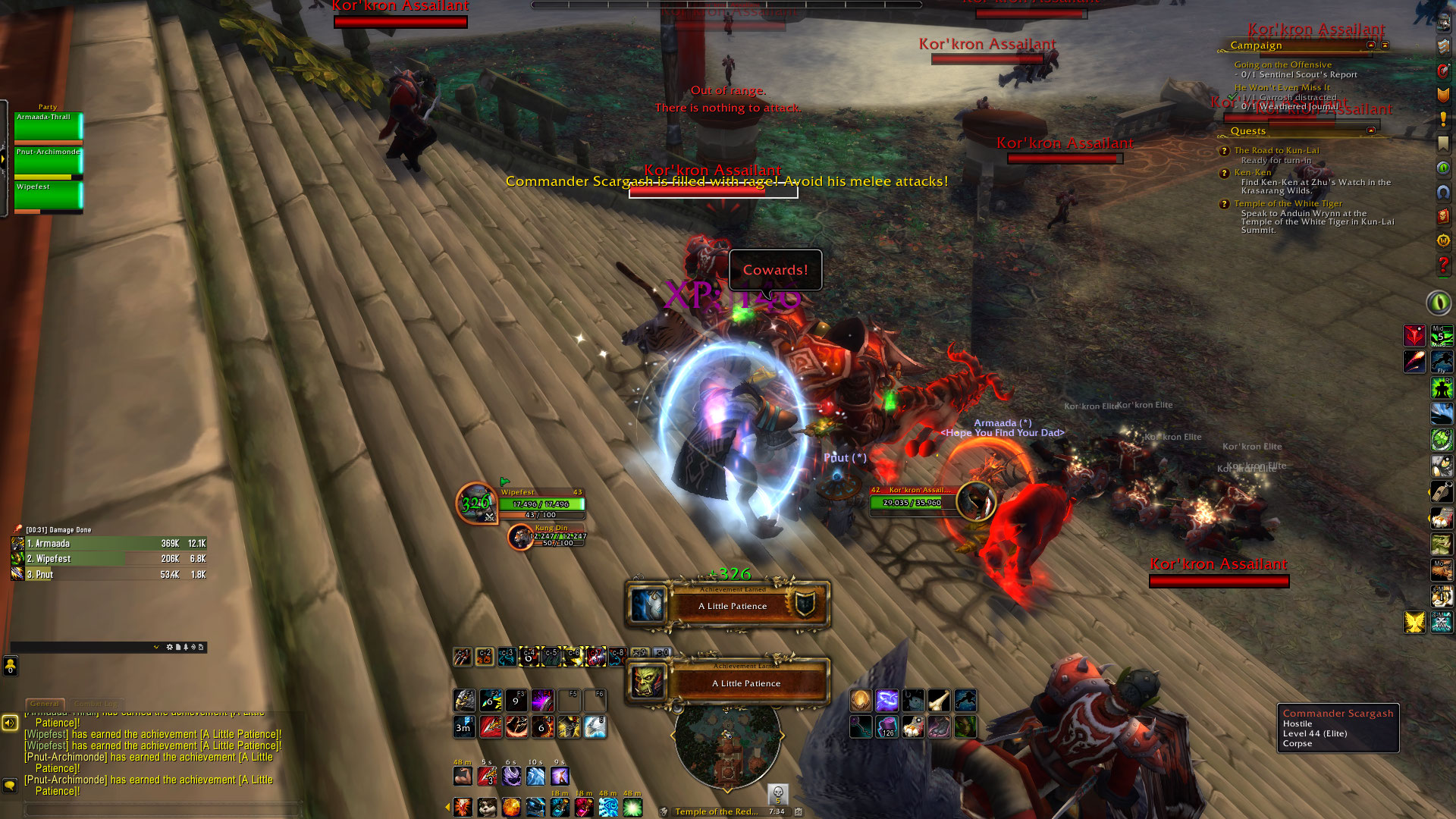Open Temple of the White Tiger quest
Viewport: 1456px width, 819px height.
1288,203
